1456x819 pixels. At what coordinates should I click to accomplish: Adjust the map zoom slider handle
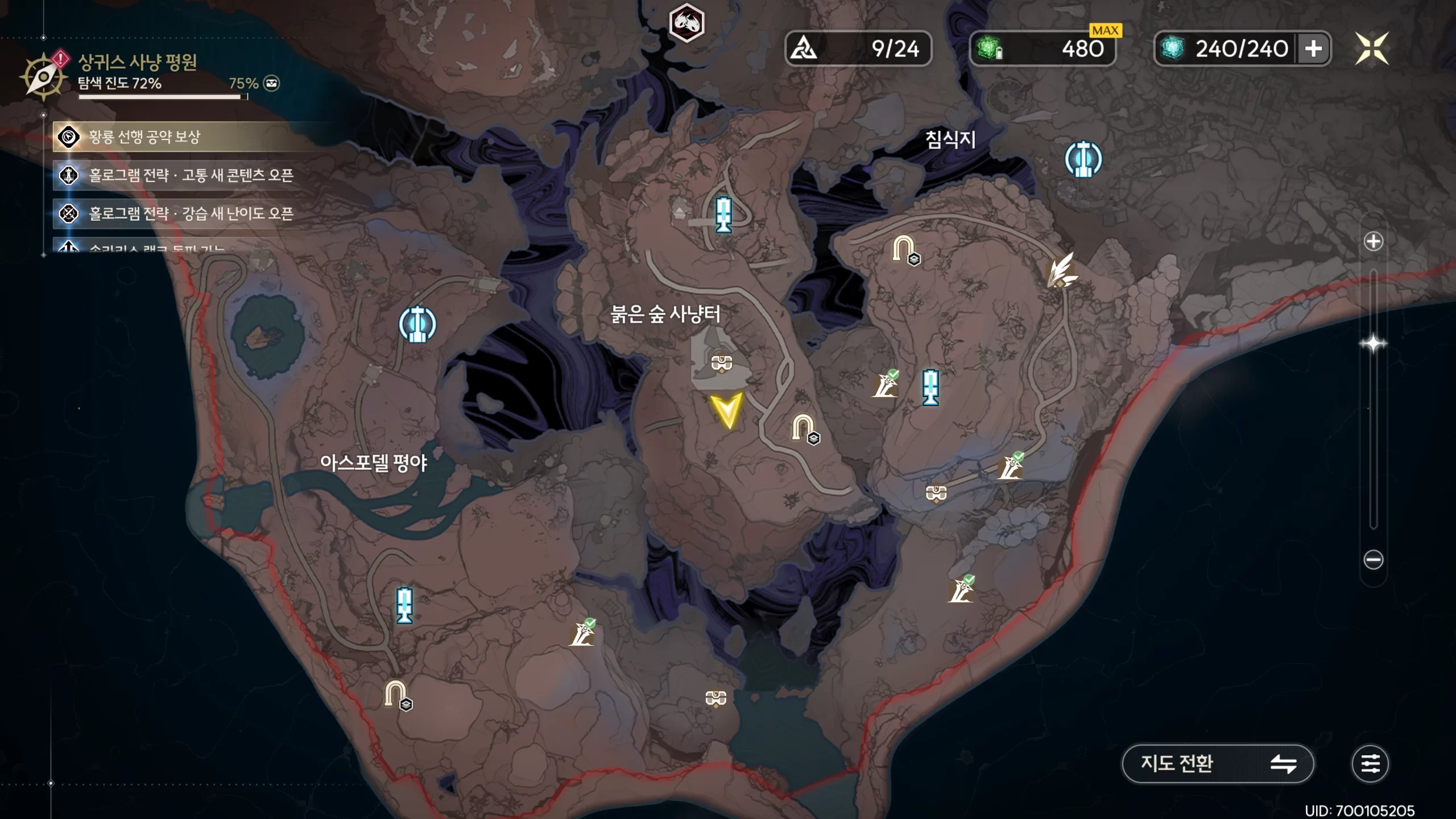[1374, 344]
